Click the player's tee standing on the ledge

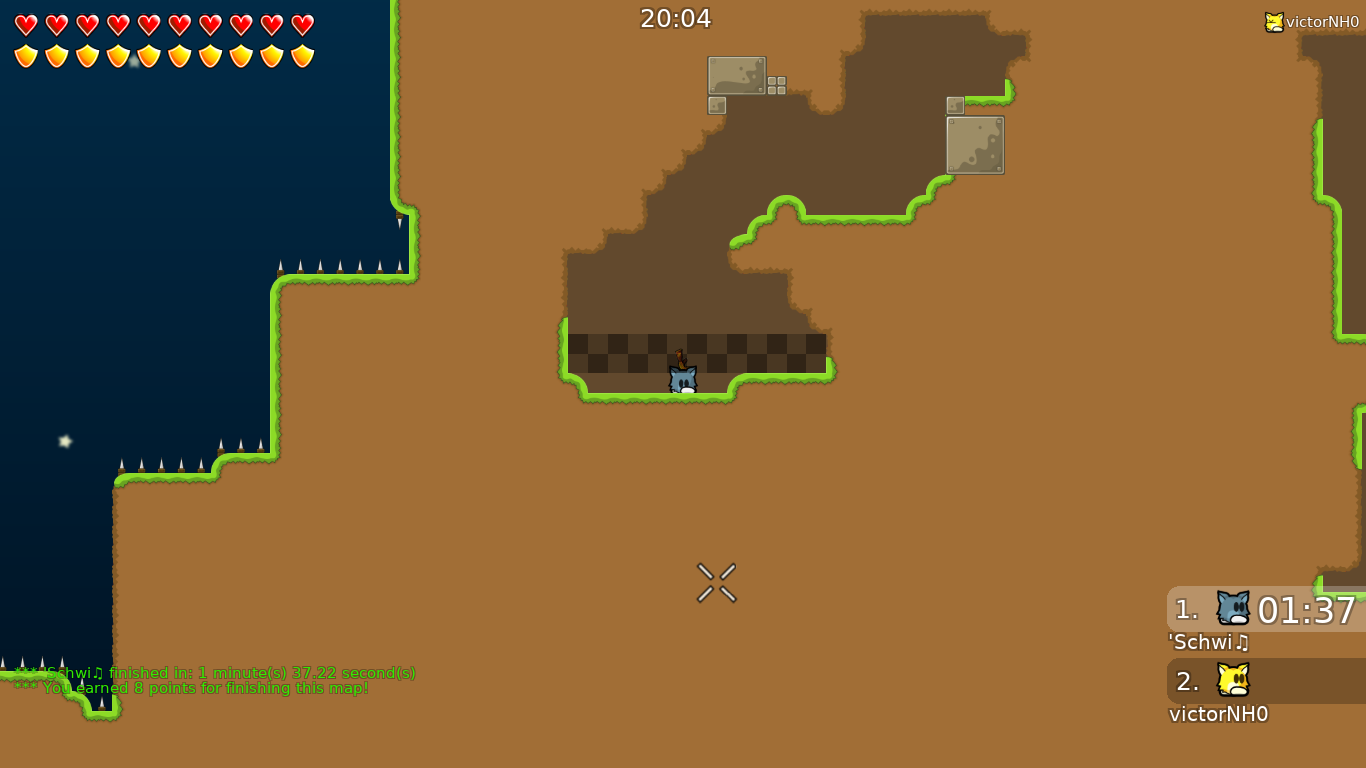coord(682,379)
